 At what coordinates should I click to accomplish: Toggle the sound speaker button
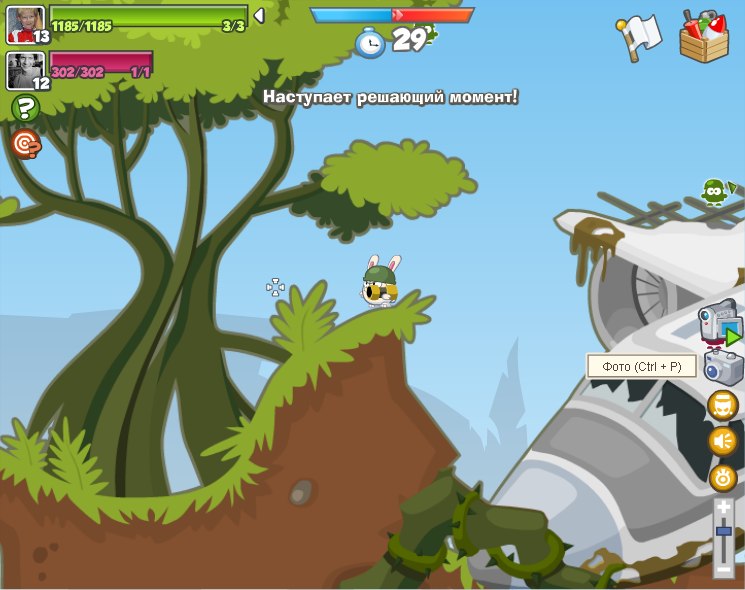point(722,441)
